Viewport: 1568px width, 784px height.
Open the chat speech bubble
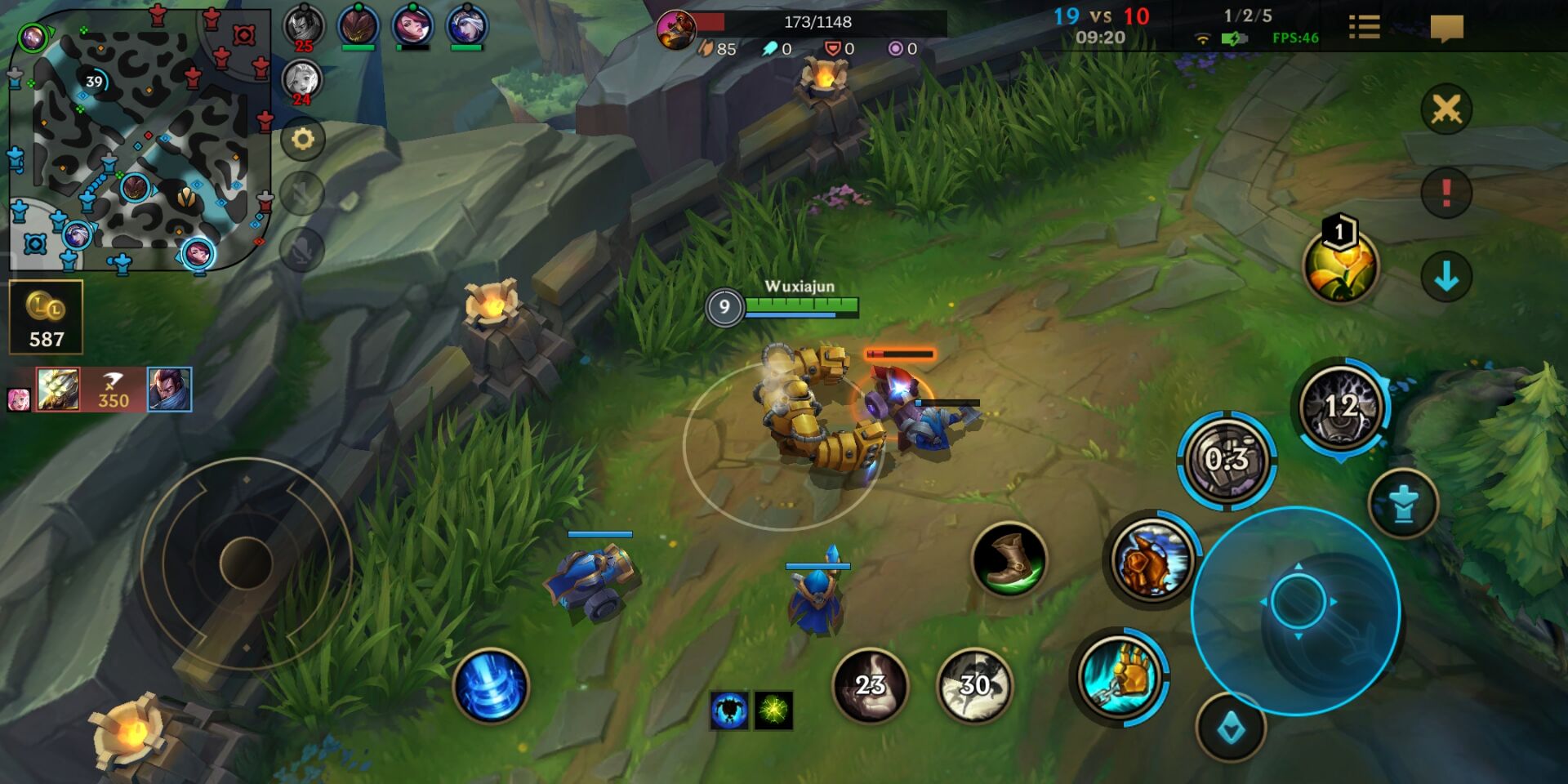click(x=1446, y=28)
